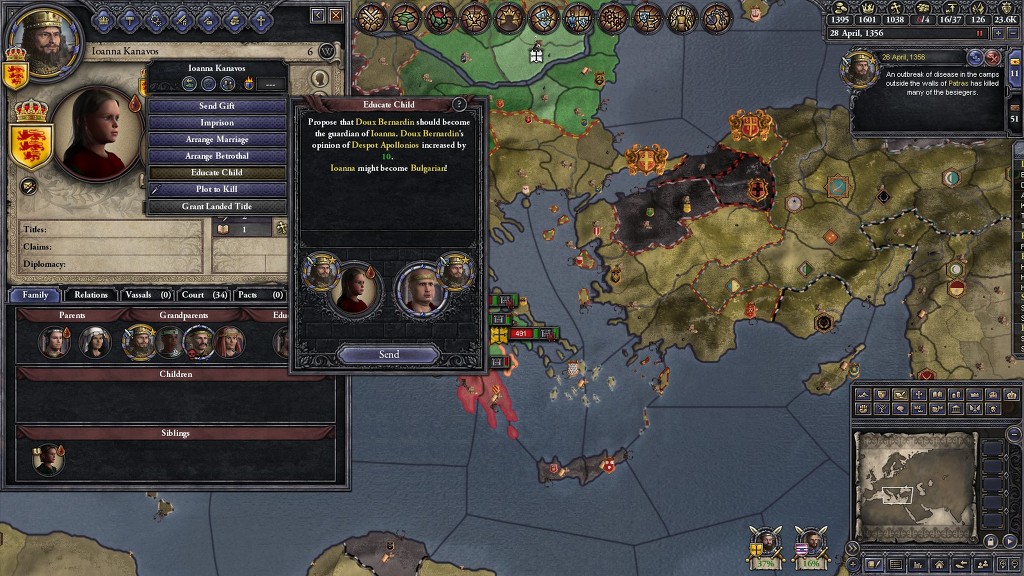The image size is (1024, 576).
Task: Select Plot to Kill
Action: [x=216, y=189]
